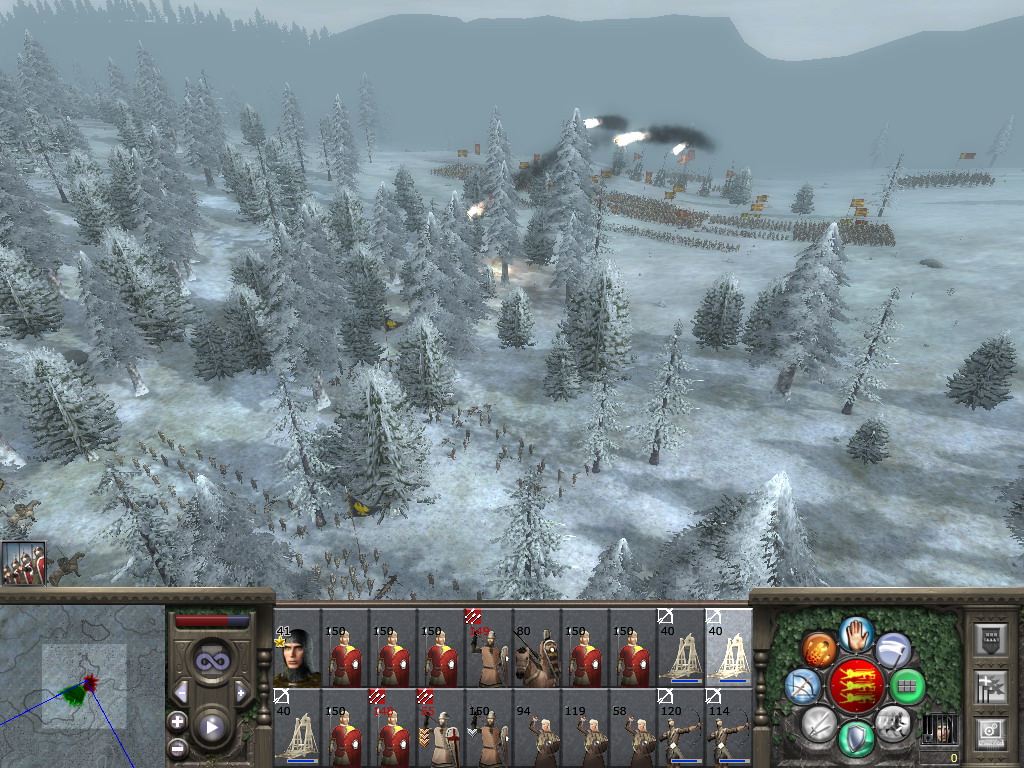Activate the scythe-shaped special ability icon

892,649
